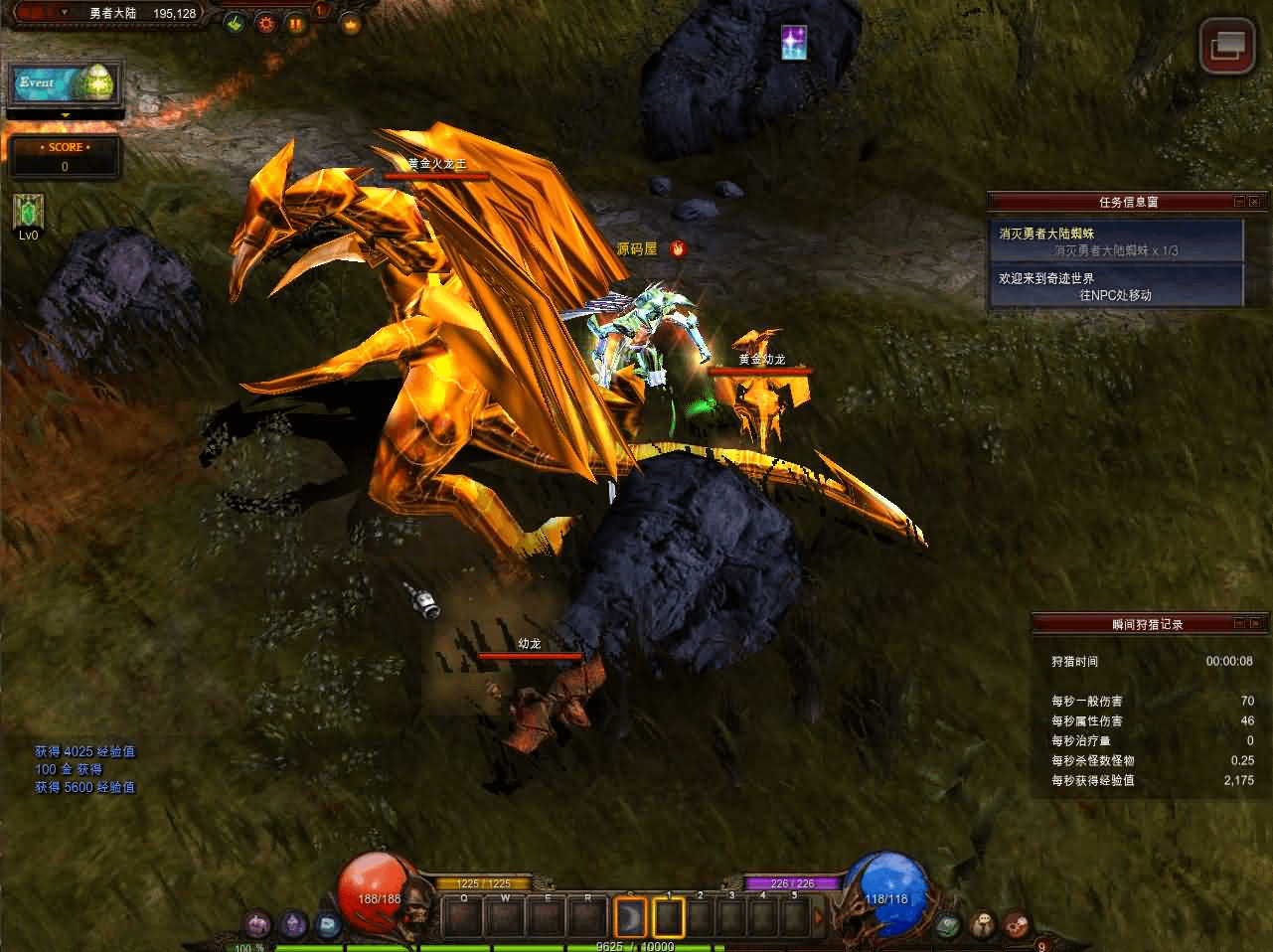The image size is (1273, 952).
Task: Click the green broom icon in top bar
Action: 235,22
